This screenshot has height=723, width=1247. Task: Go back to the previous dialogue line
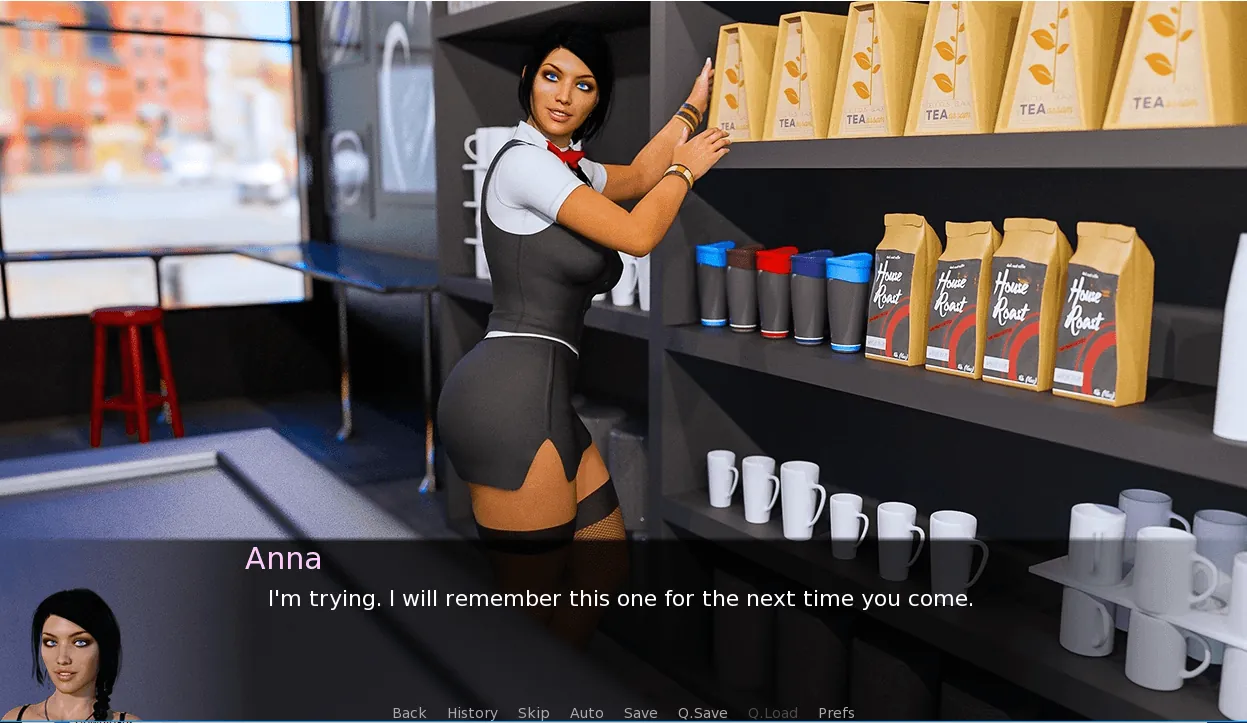pyautogui.click(x=409, y=713)
